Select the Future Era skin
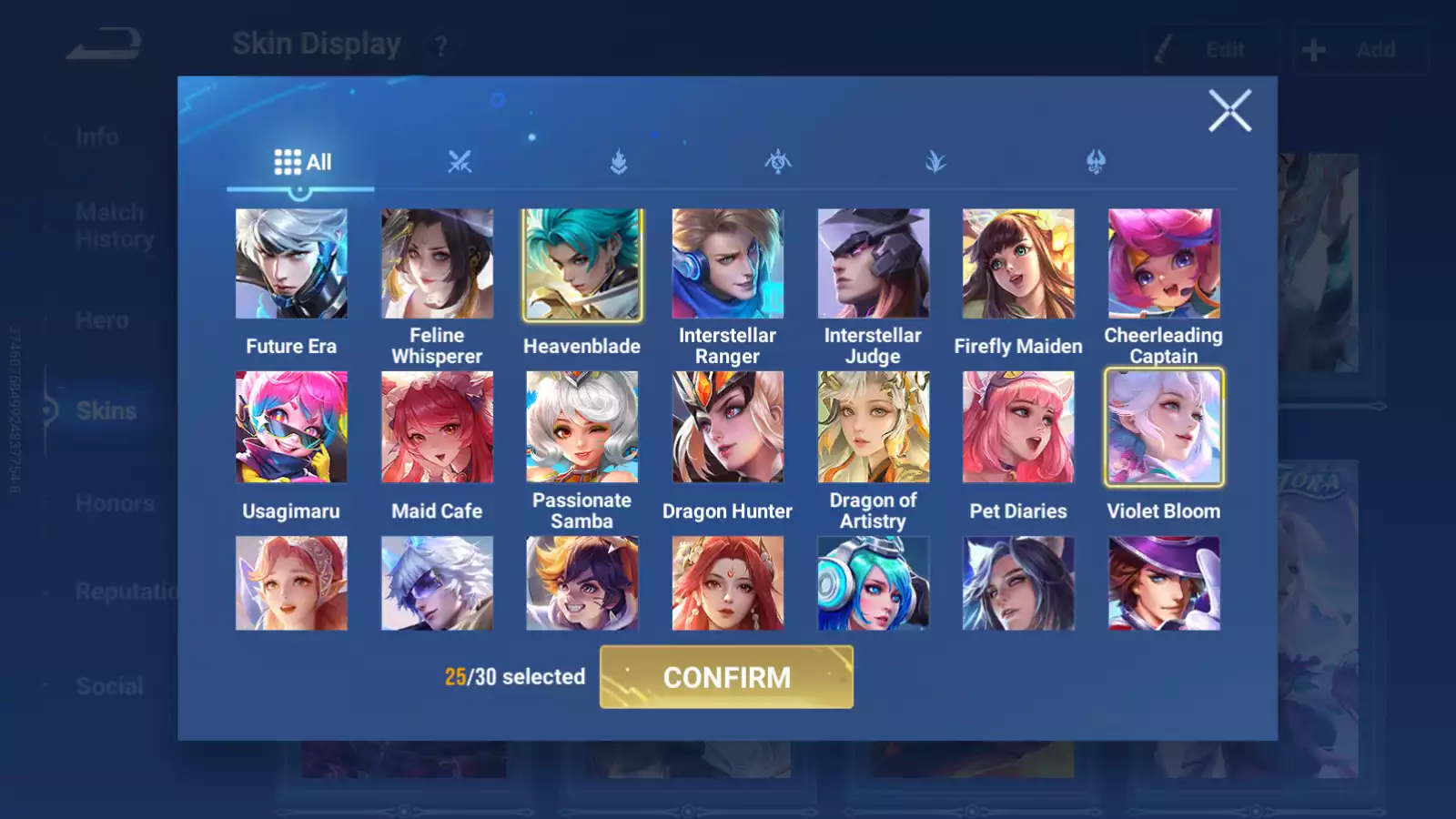 291,264
